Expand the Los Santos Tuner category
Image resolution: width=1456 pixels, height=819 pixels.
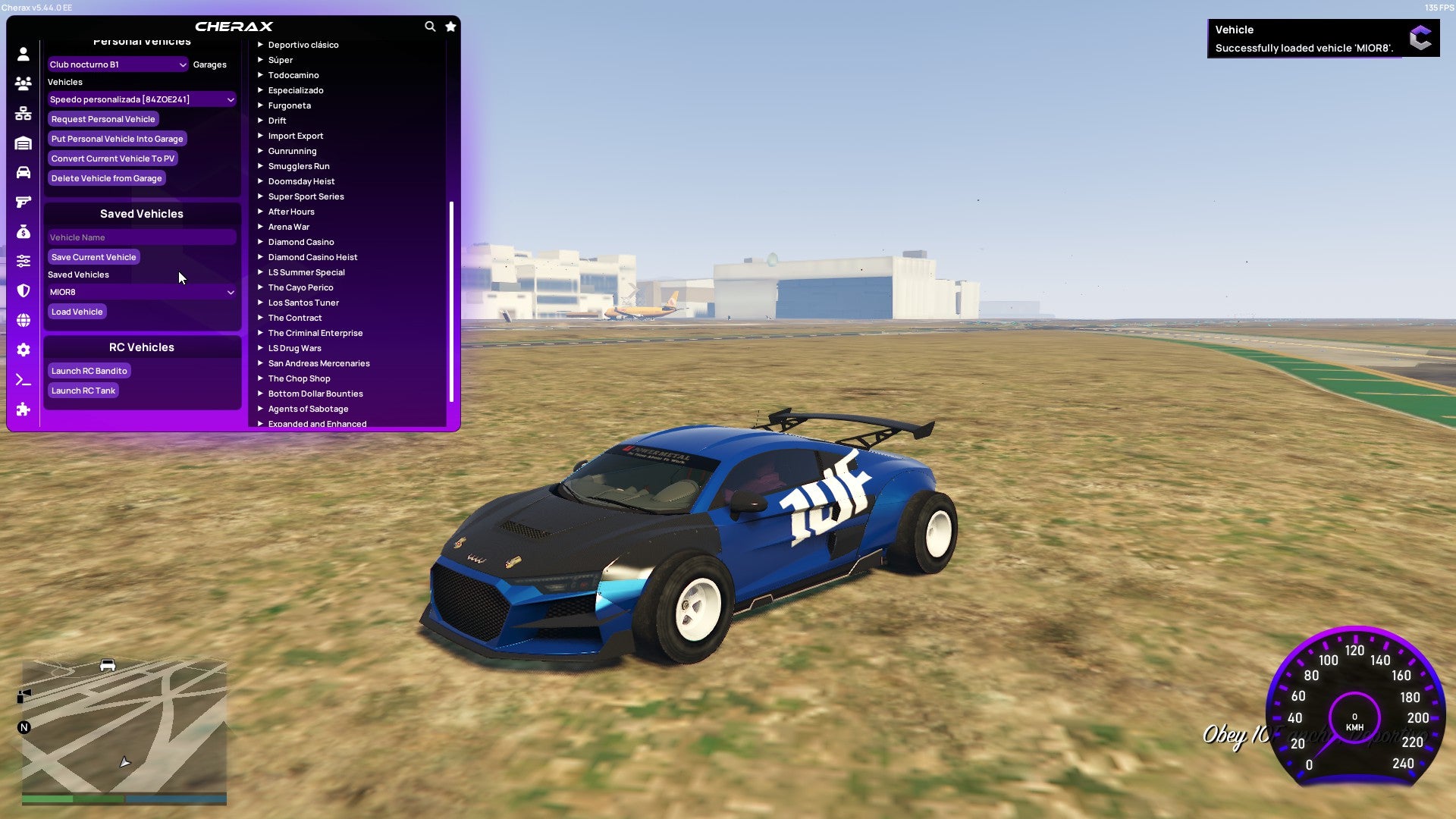tap(303, 303)
